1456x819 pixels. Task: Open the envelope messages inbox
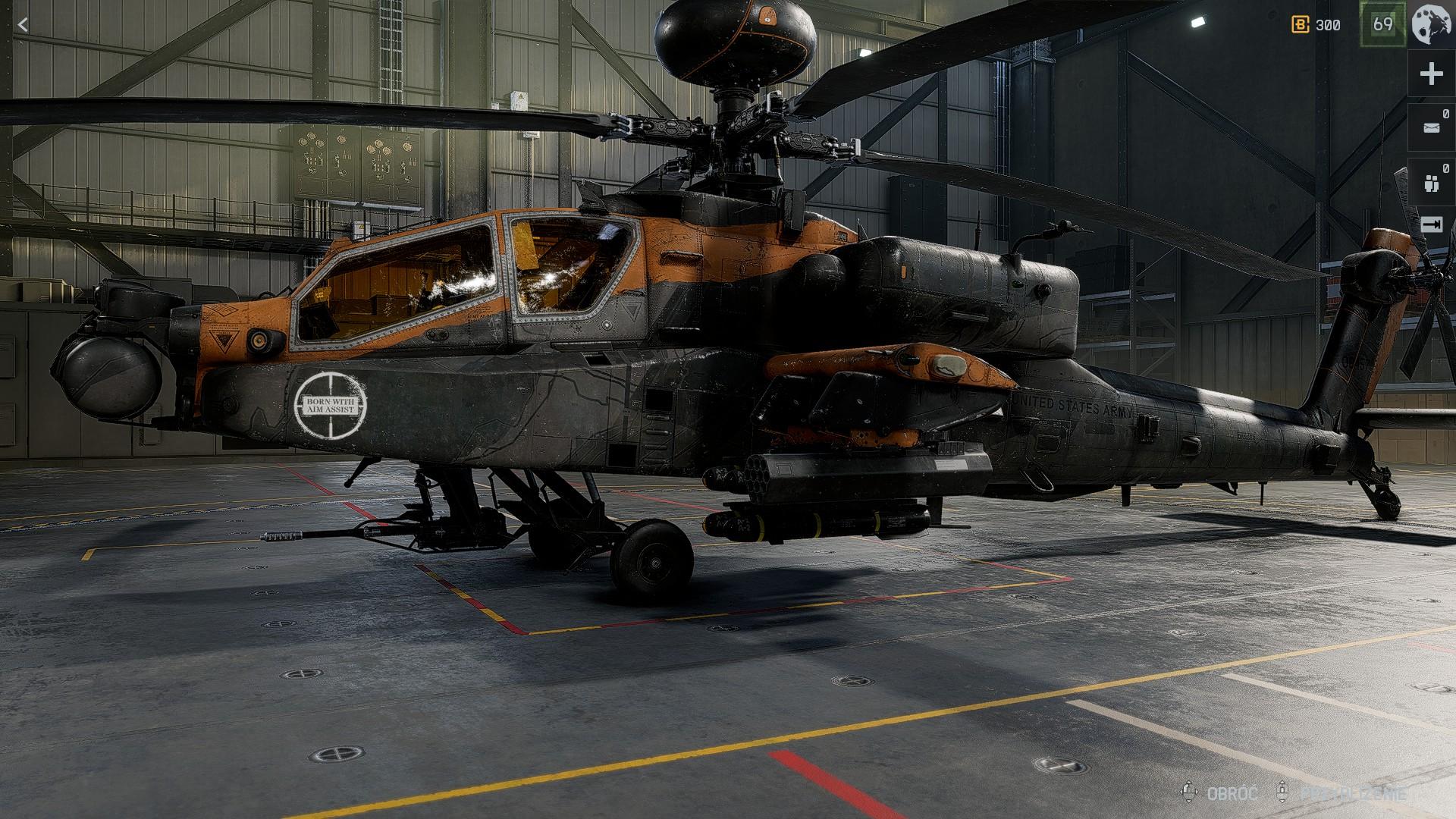coord(1431,127)
